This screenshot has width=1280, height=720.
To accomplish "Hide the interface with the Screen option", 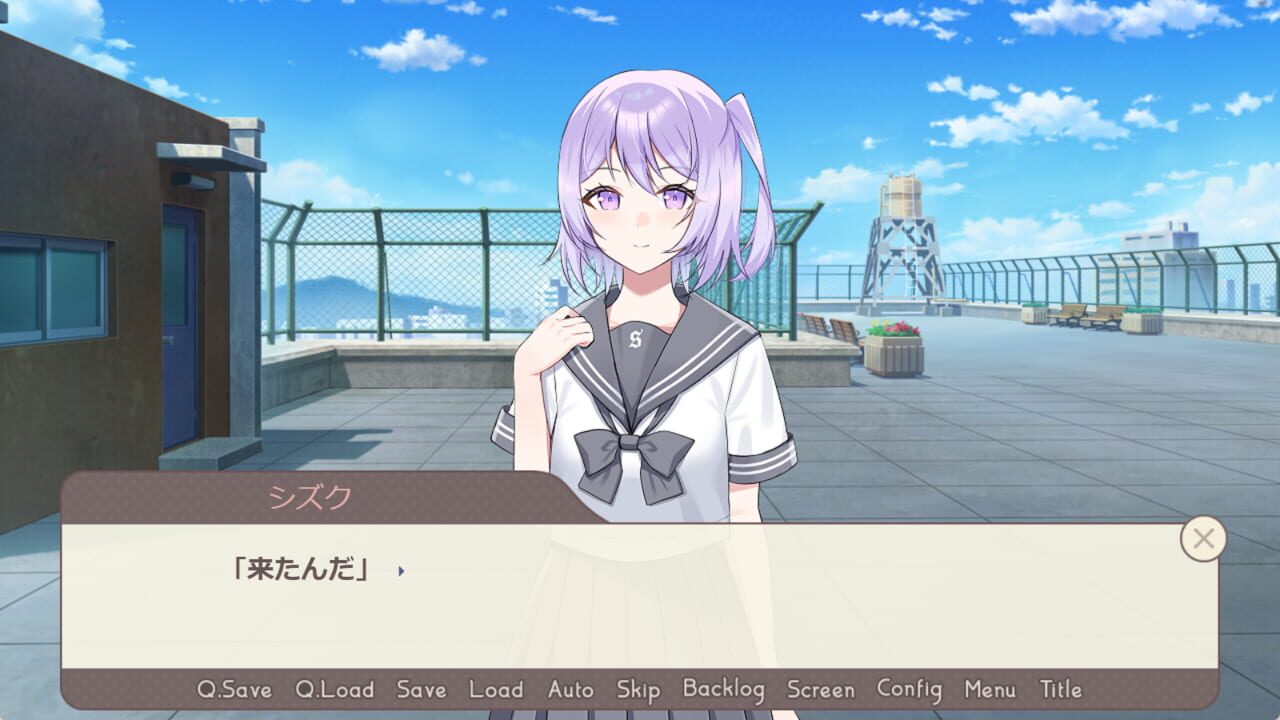I will [x=820, y=690].
